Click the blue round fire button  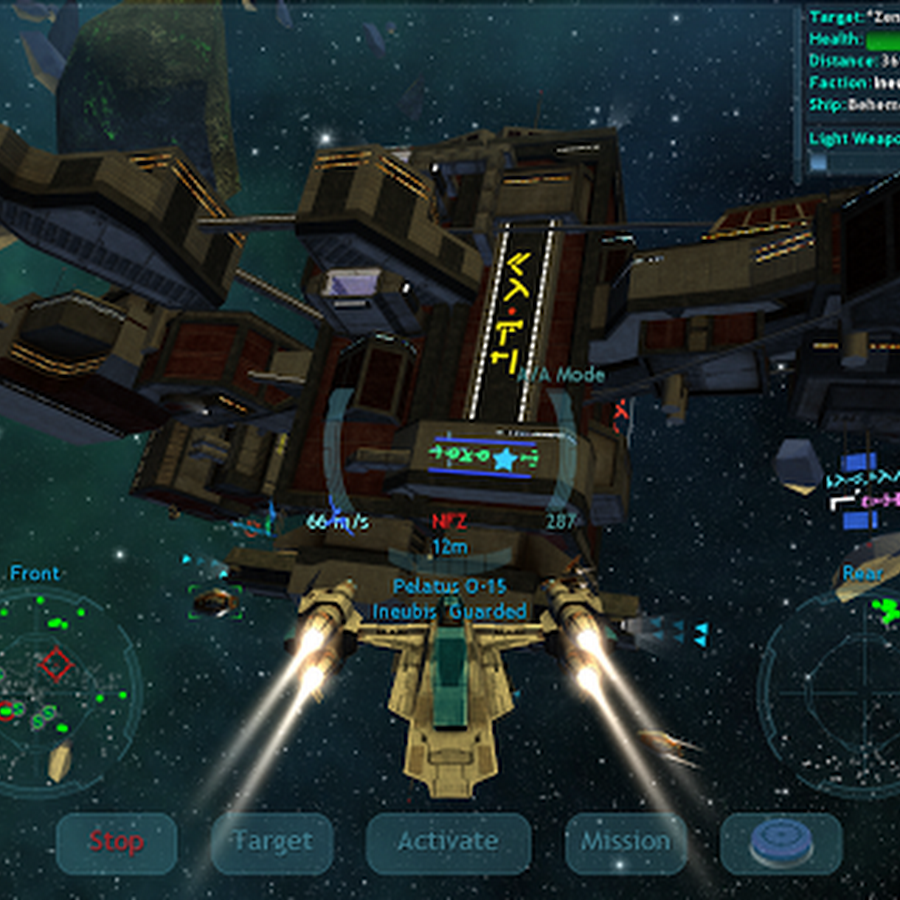(x=781, y=843)
